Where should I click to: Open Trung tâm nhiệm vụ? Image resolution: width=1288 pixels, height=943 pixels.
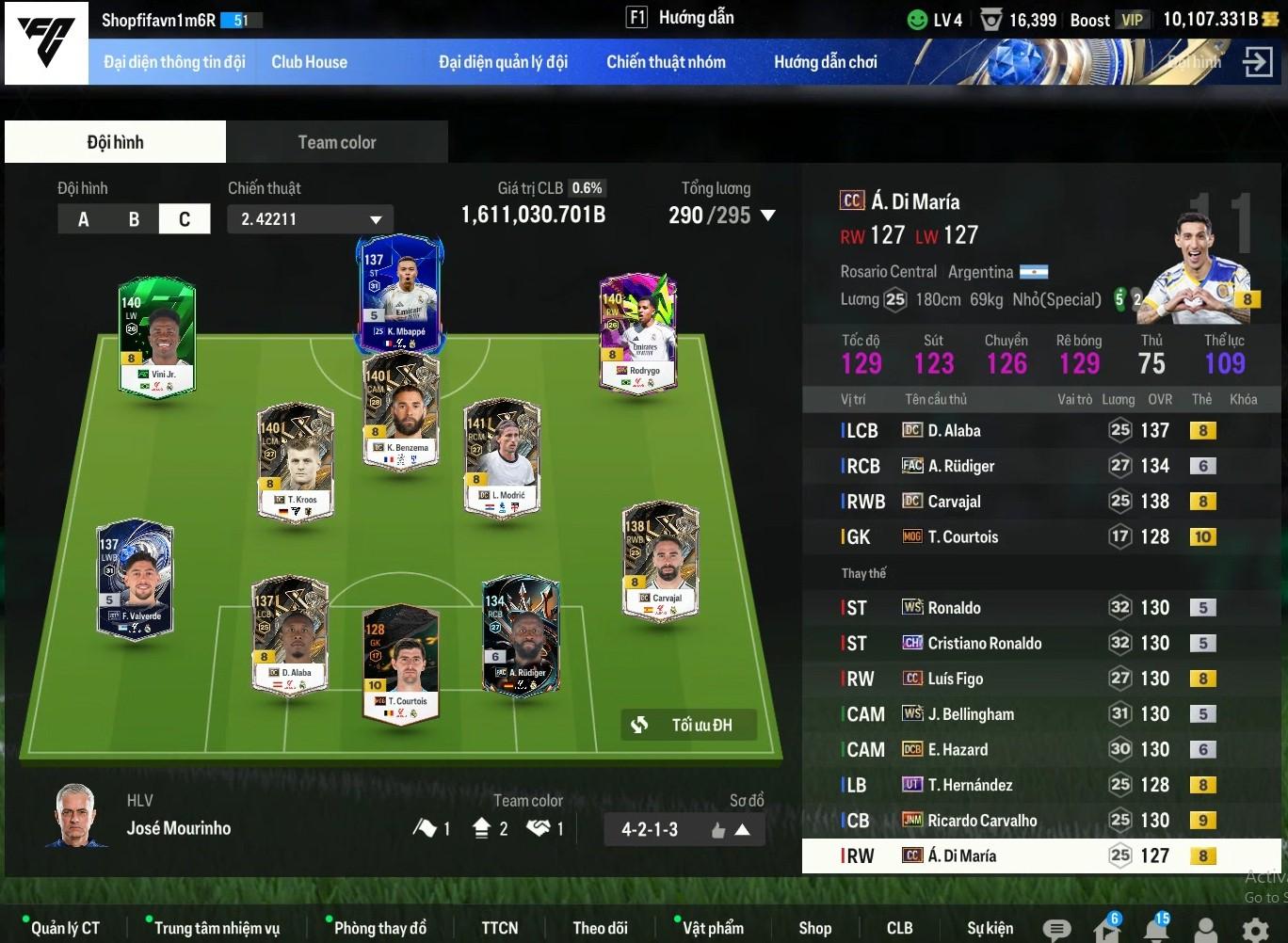pyautogui.click(x=217, y=928)
